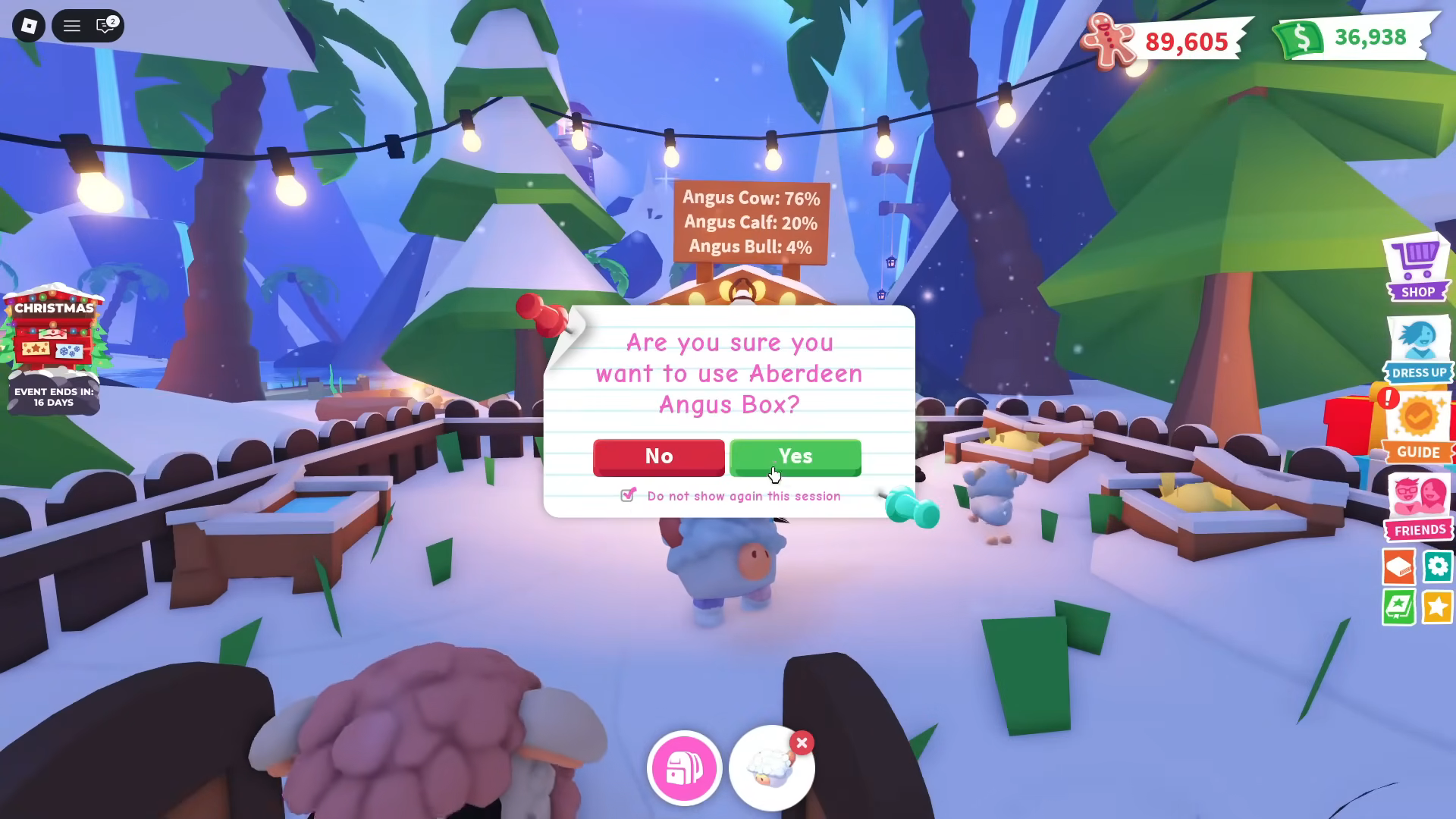1456x819 pixels.
Task: Deselect the equipped sheep pet thumbnail
Action: 771,767
